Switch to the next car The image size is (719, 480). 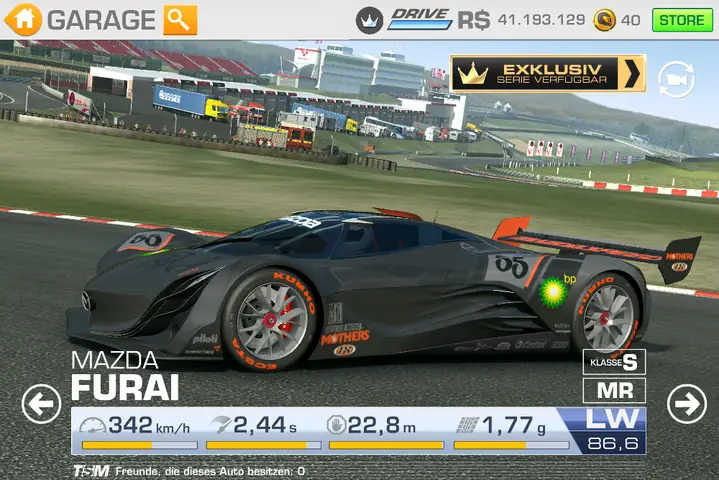(686, 404)
